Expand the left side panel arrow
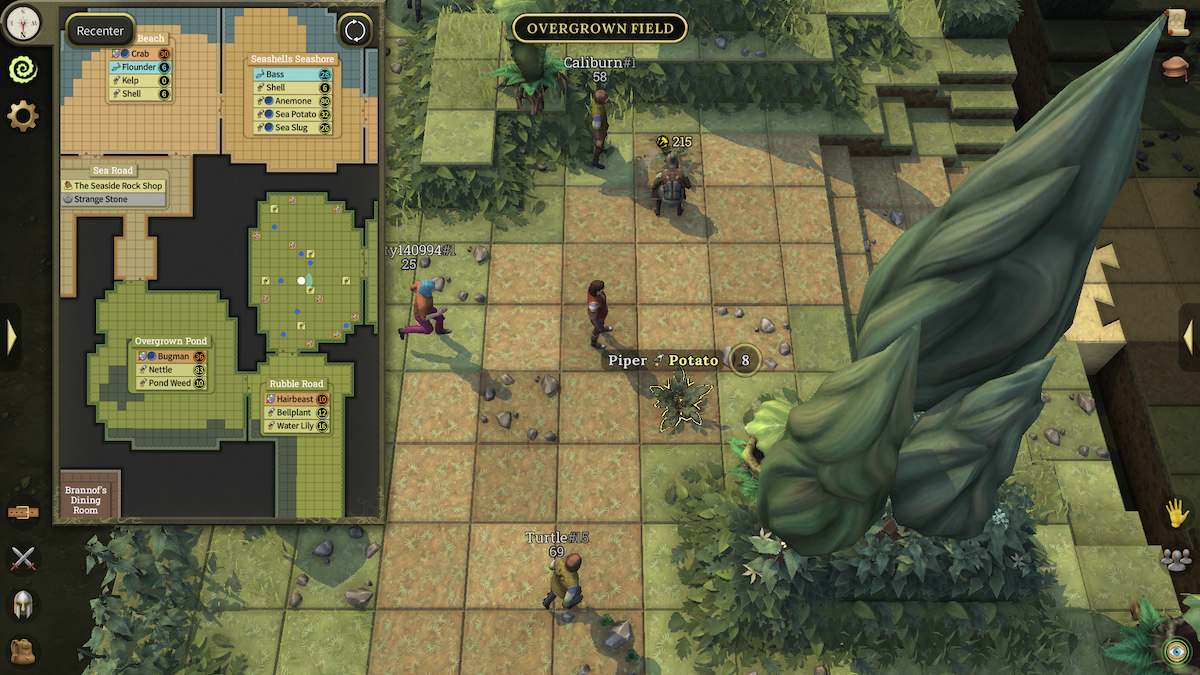Image resolution: width=1200 pixels, height=675 pixels. click(11, 337)
